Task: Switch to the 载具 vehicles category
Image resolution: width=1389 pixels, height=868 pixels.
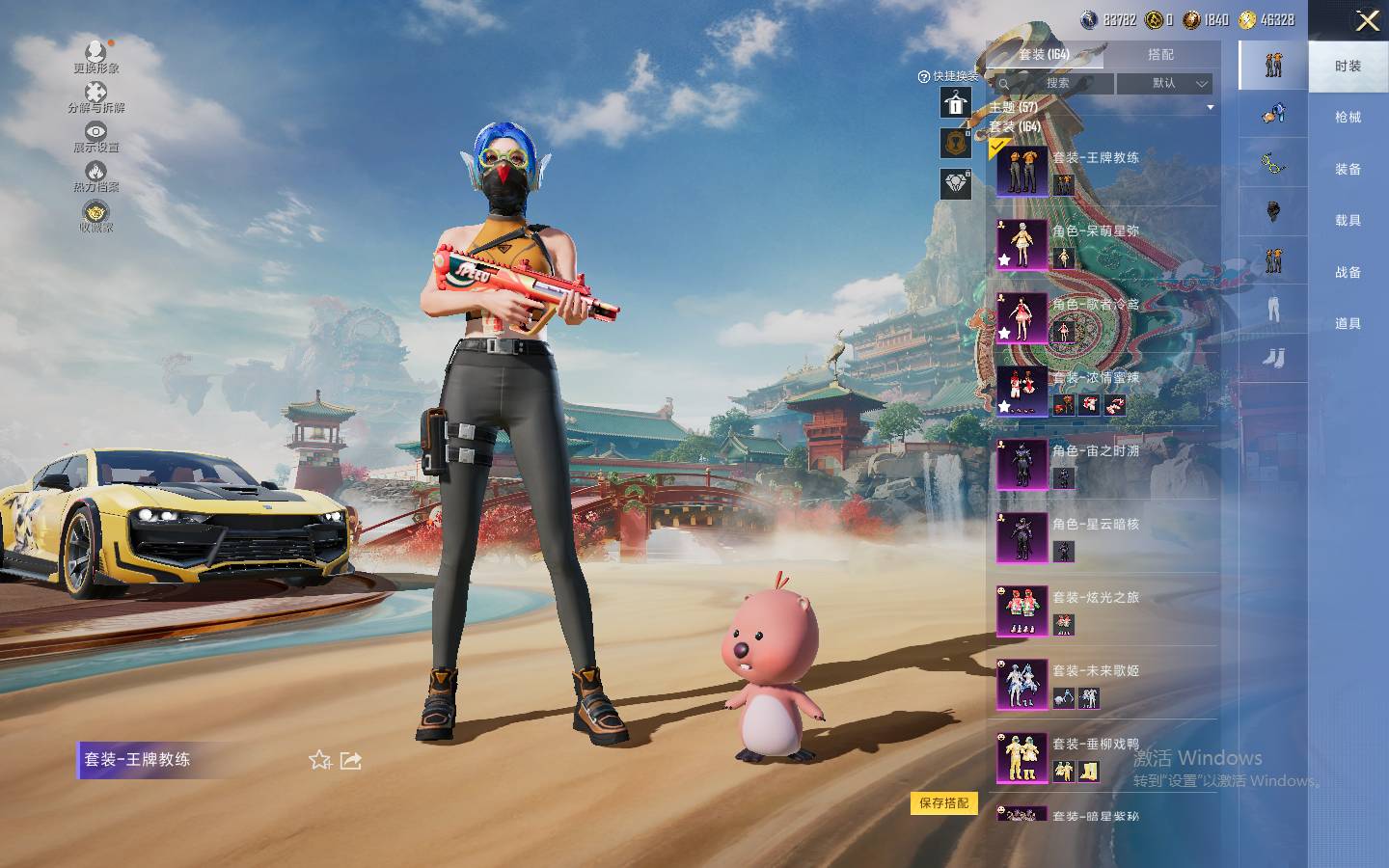Action: (x=1348, y=221)
